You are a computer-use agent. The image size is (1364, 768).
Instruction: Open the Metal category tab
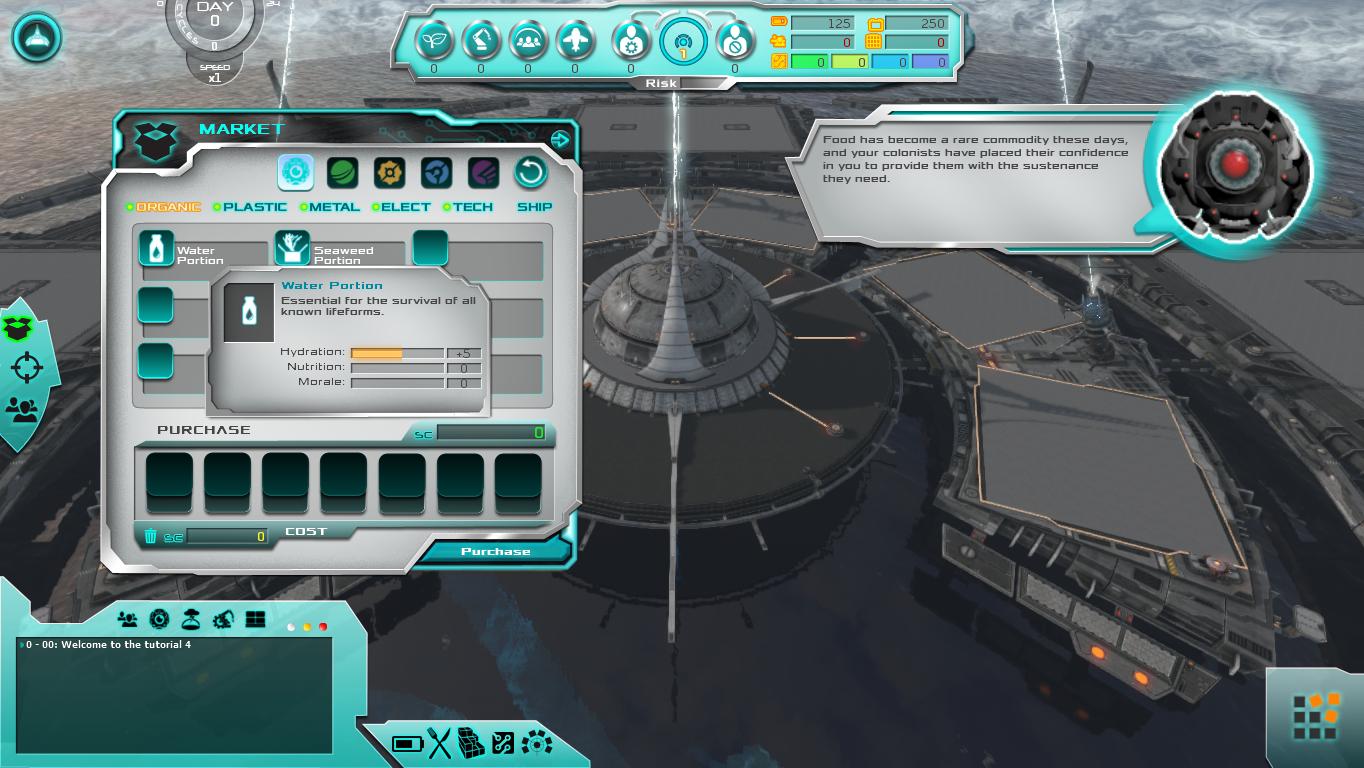334,207
